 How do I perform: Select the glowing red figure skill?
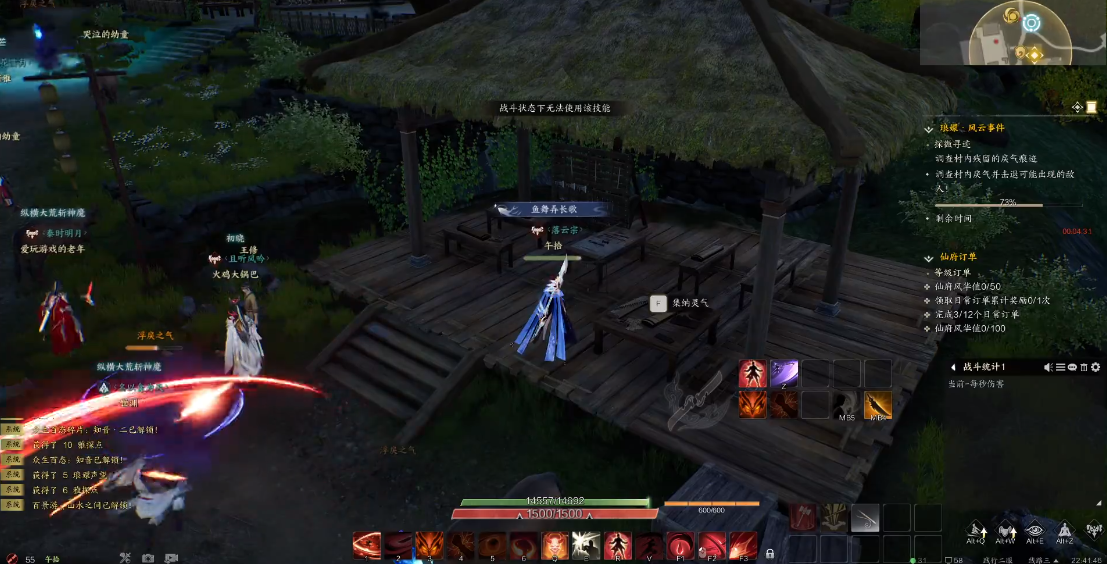[752, 374]
